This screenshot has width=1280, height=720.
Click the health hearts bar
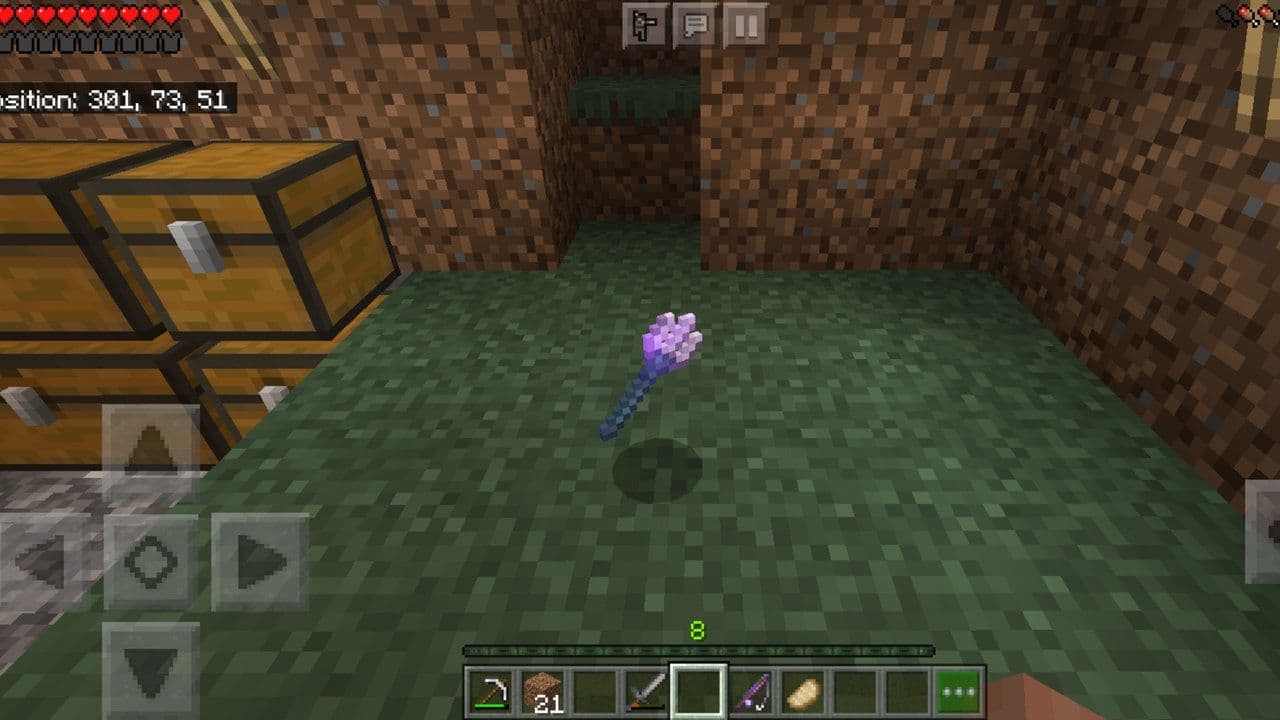(x=85, y=14)
